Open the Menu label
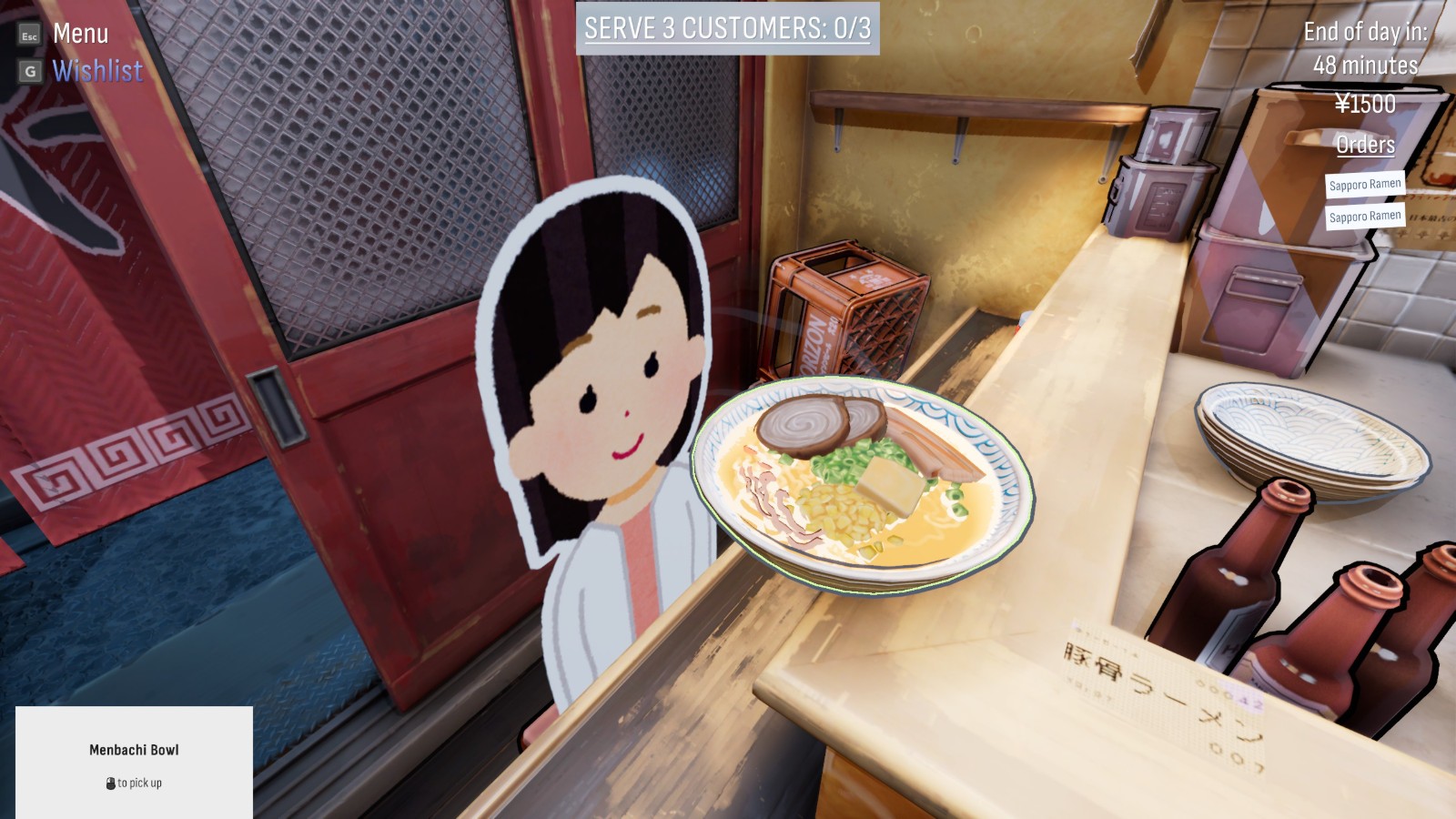 click(x=80, y=34)
